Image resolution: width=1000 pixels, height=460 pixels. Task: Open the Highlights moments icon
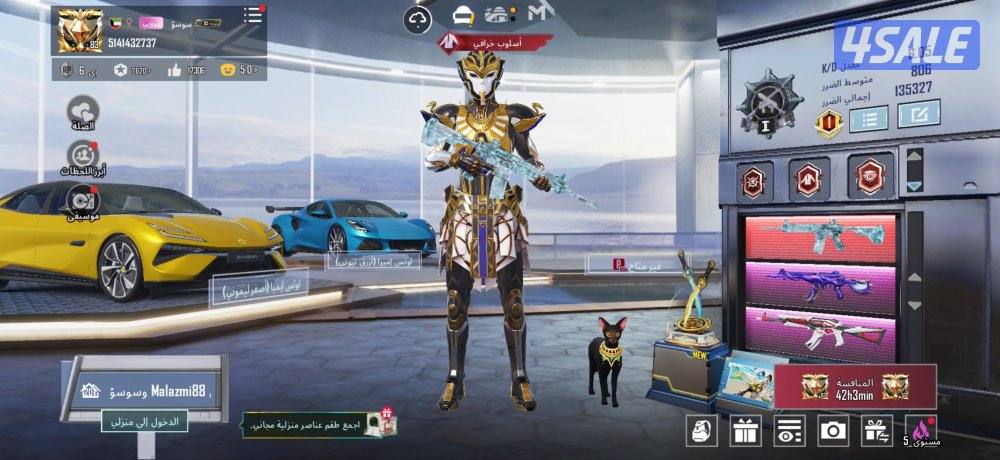tap(83, 156)
